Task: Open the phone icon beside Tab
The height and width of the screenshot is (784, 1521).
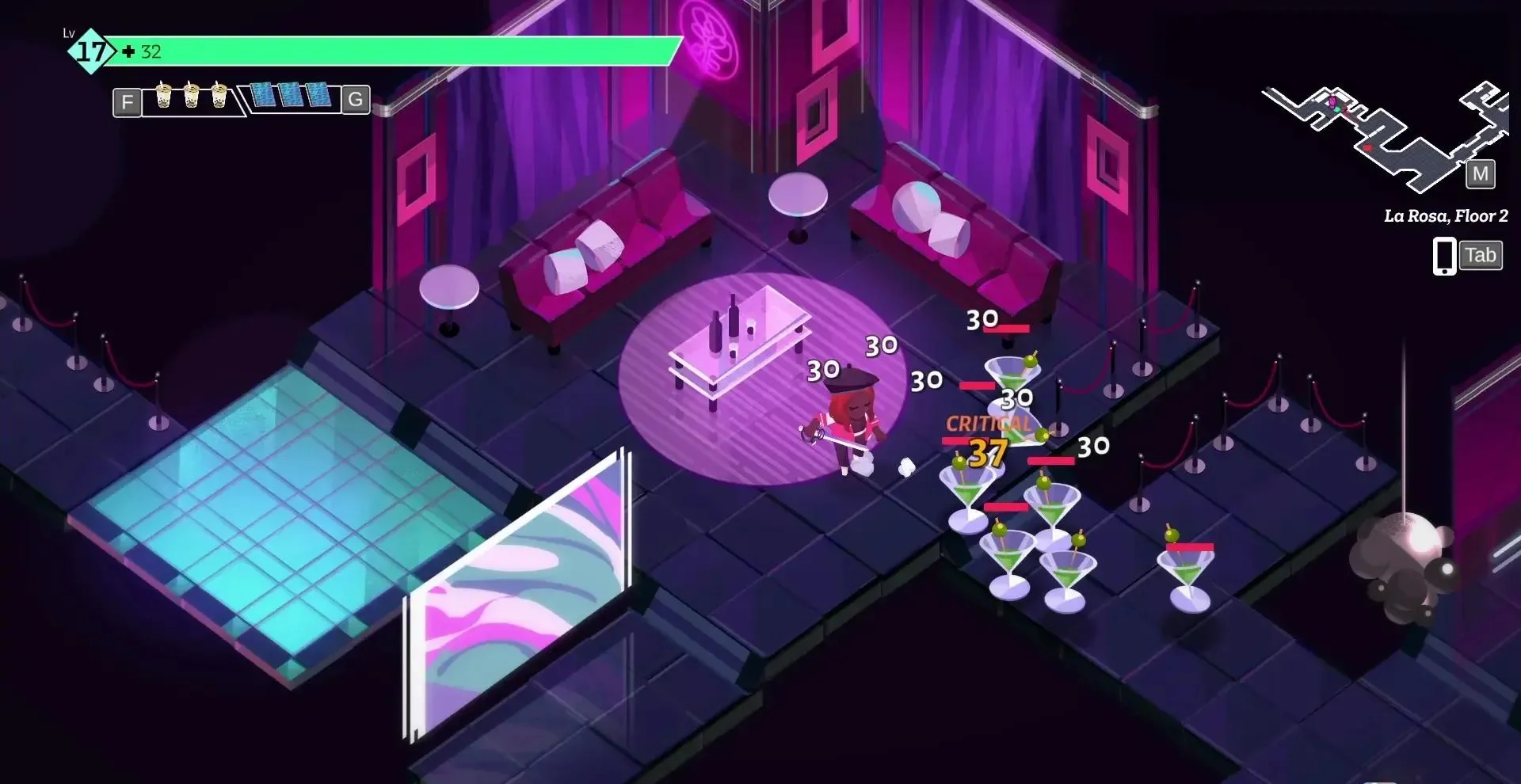Action: pos(1444,255)
